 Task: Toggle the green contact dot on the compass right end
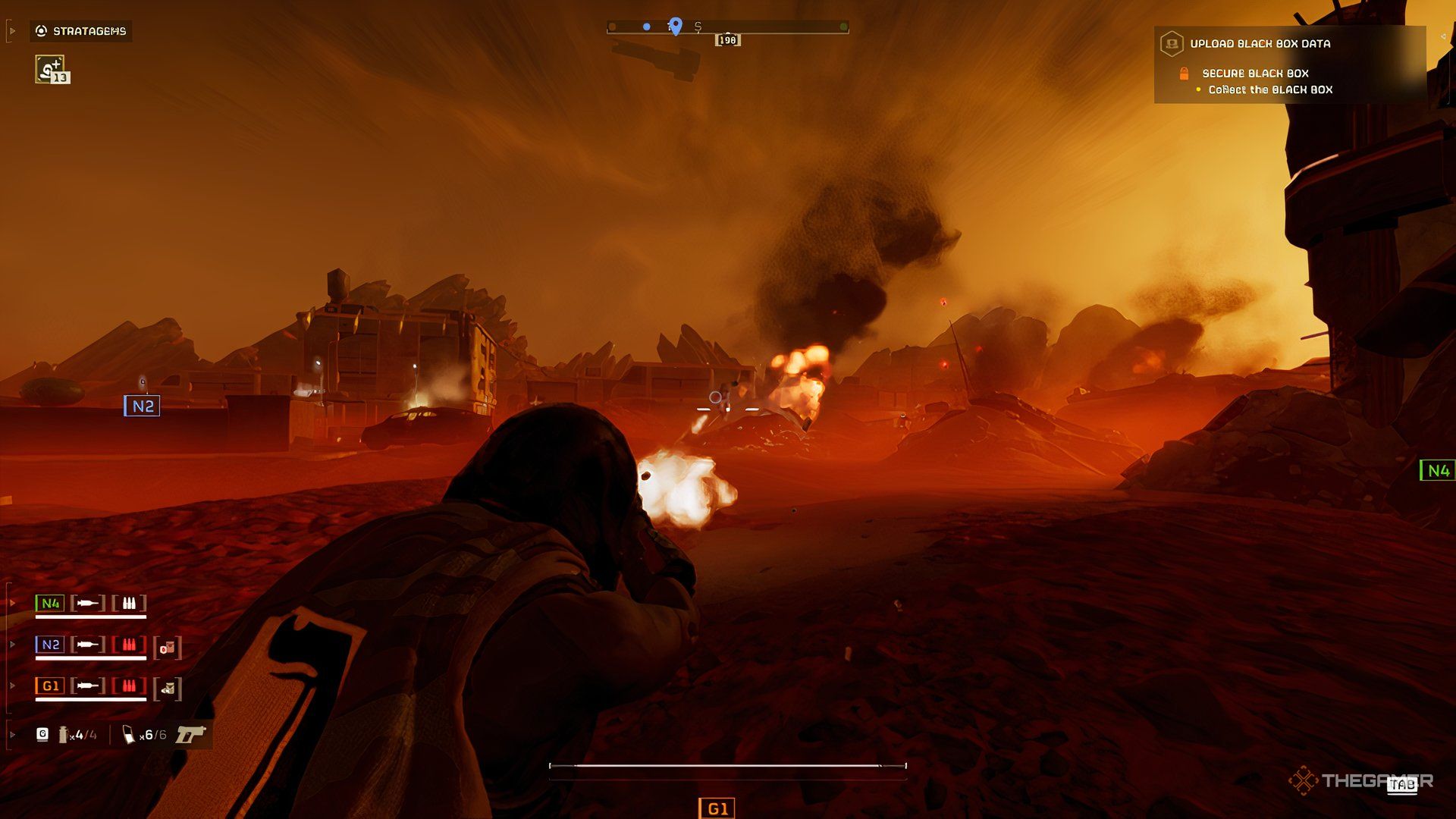[843, 26]
